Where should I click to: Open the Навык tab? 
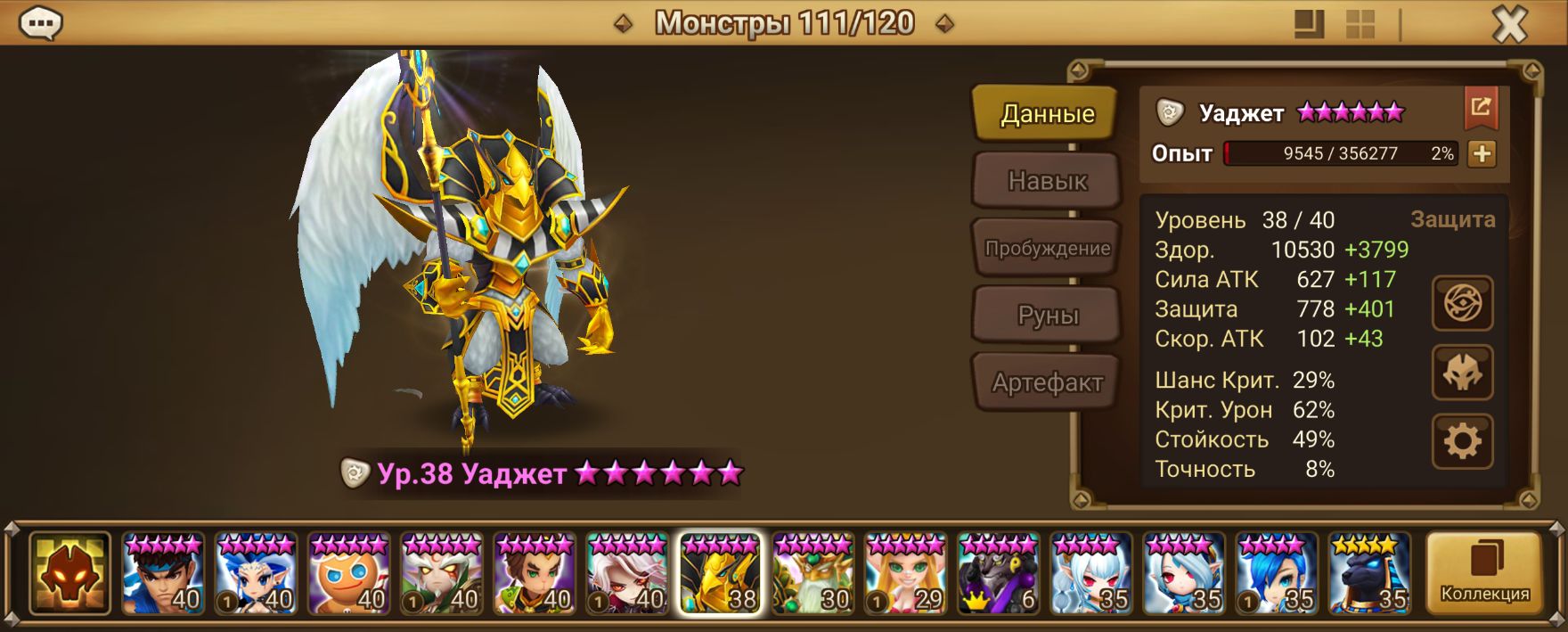pos(1046,181)
